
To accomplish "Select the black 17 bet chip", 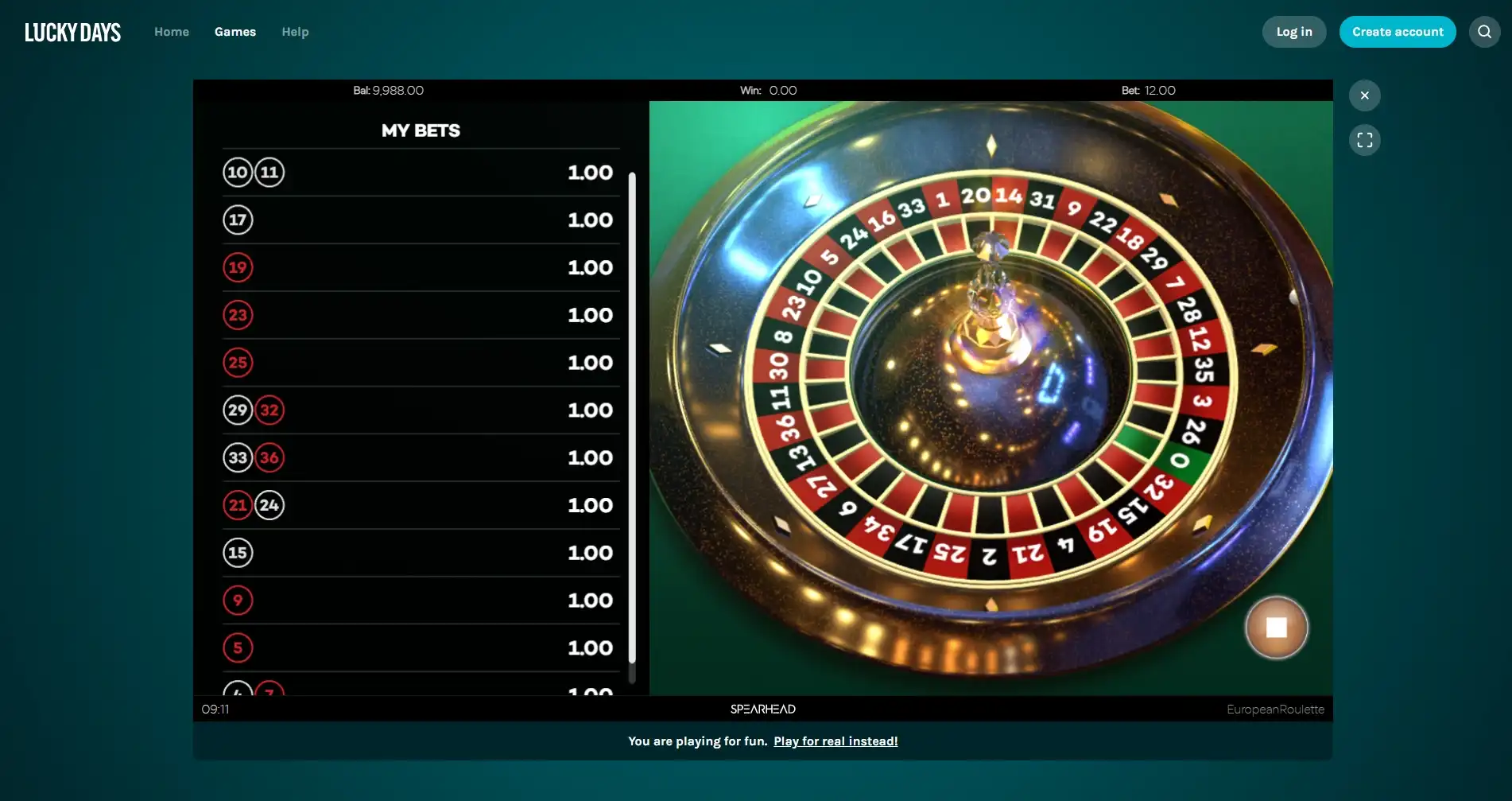I will coord(238,220).
